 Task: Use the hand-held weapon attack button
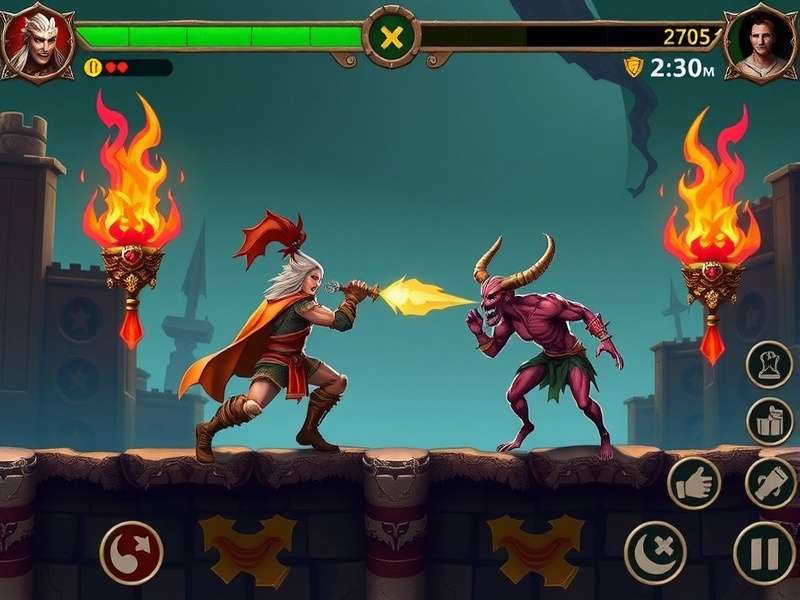(770, 483)
